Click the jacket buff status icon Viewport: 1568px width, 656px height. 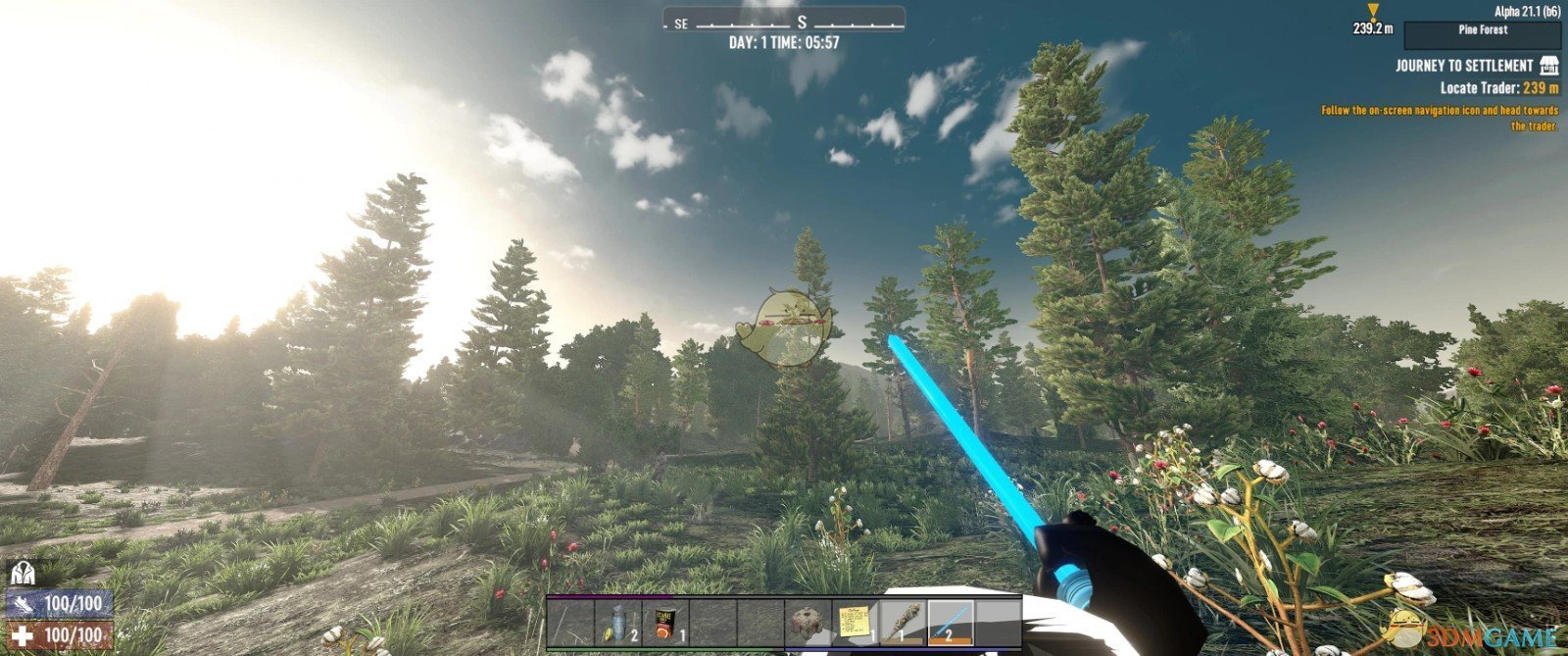click(x=23, y=573)
